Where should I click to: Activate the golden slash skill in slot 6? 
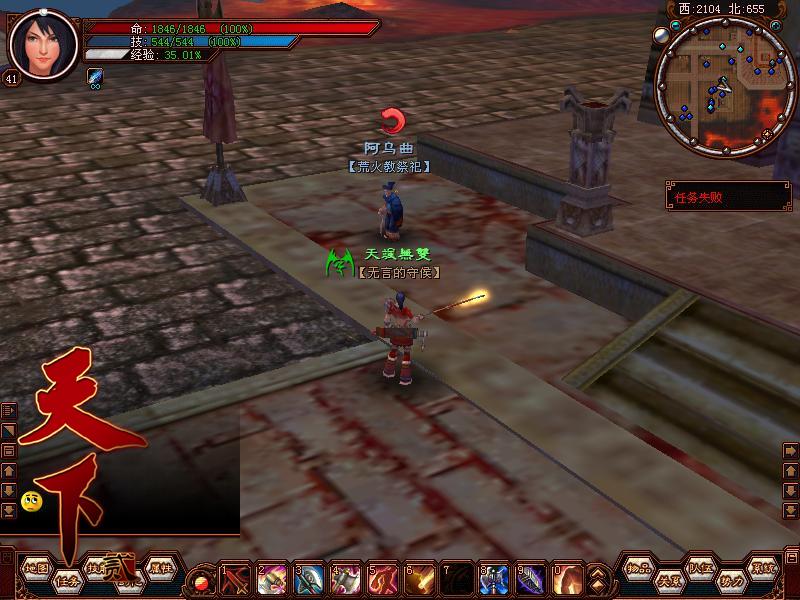click(x=421, y=579)
